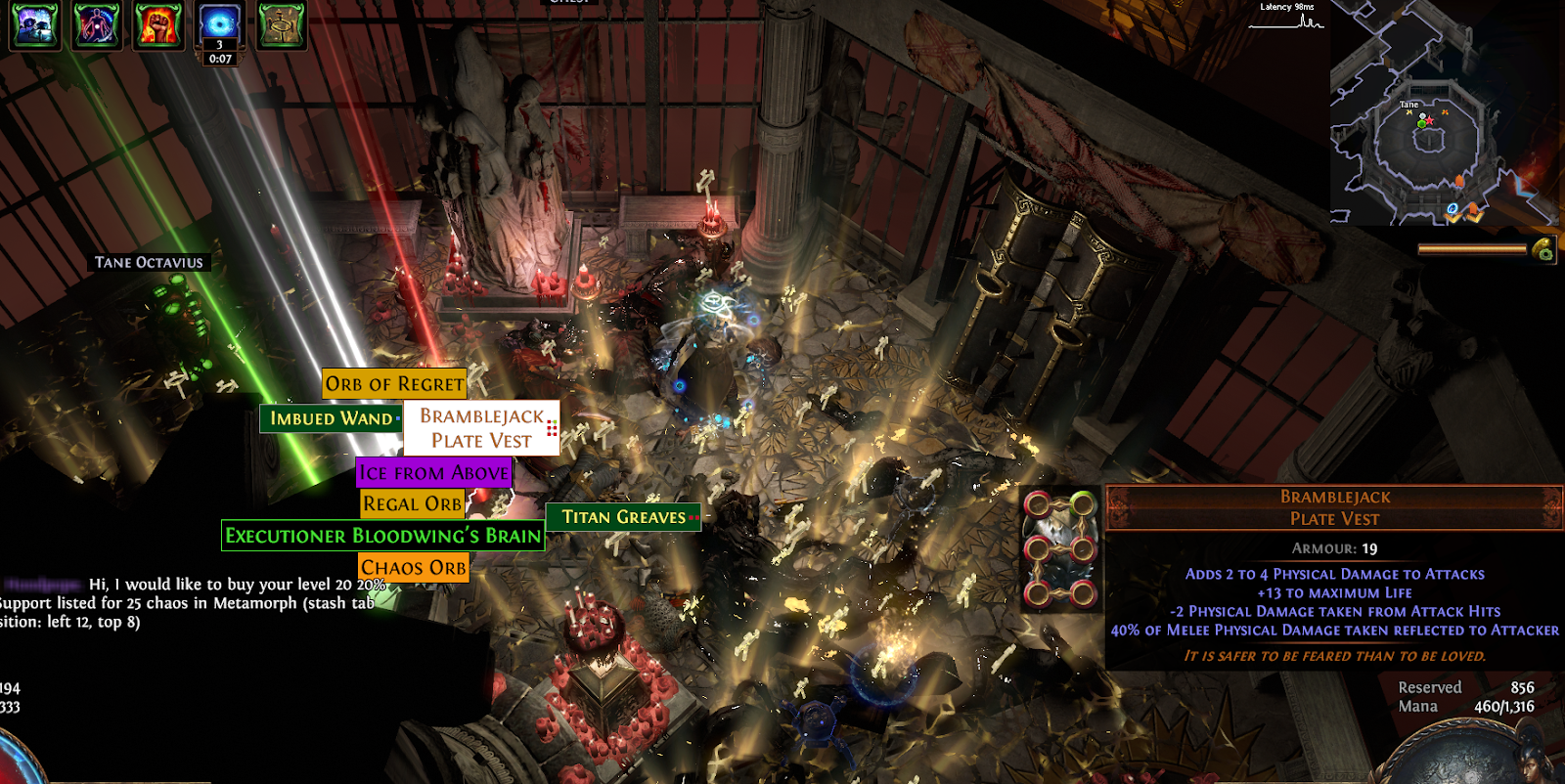Screen dimensions: 1565x784
Task: Select the tan banner standard buff icon
Action: pyautogui.click(x=282, y=24)
